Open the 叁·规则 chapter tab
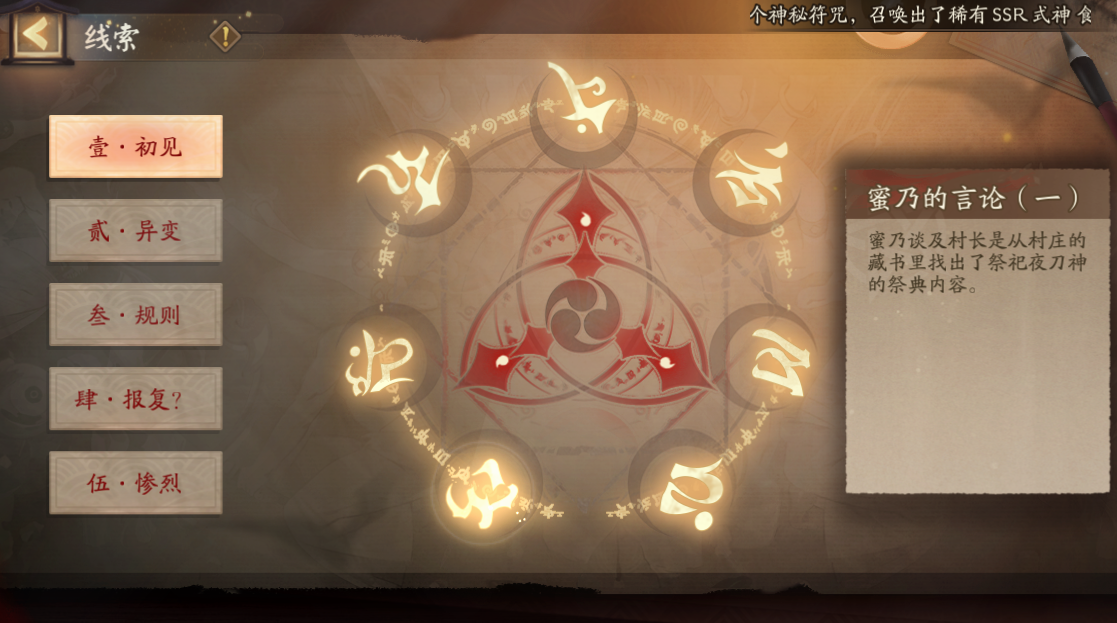The image size is (1117, 623). pos(136,315)
